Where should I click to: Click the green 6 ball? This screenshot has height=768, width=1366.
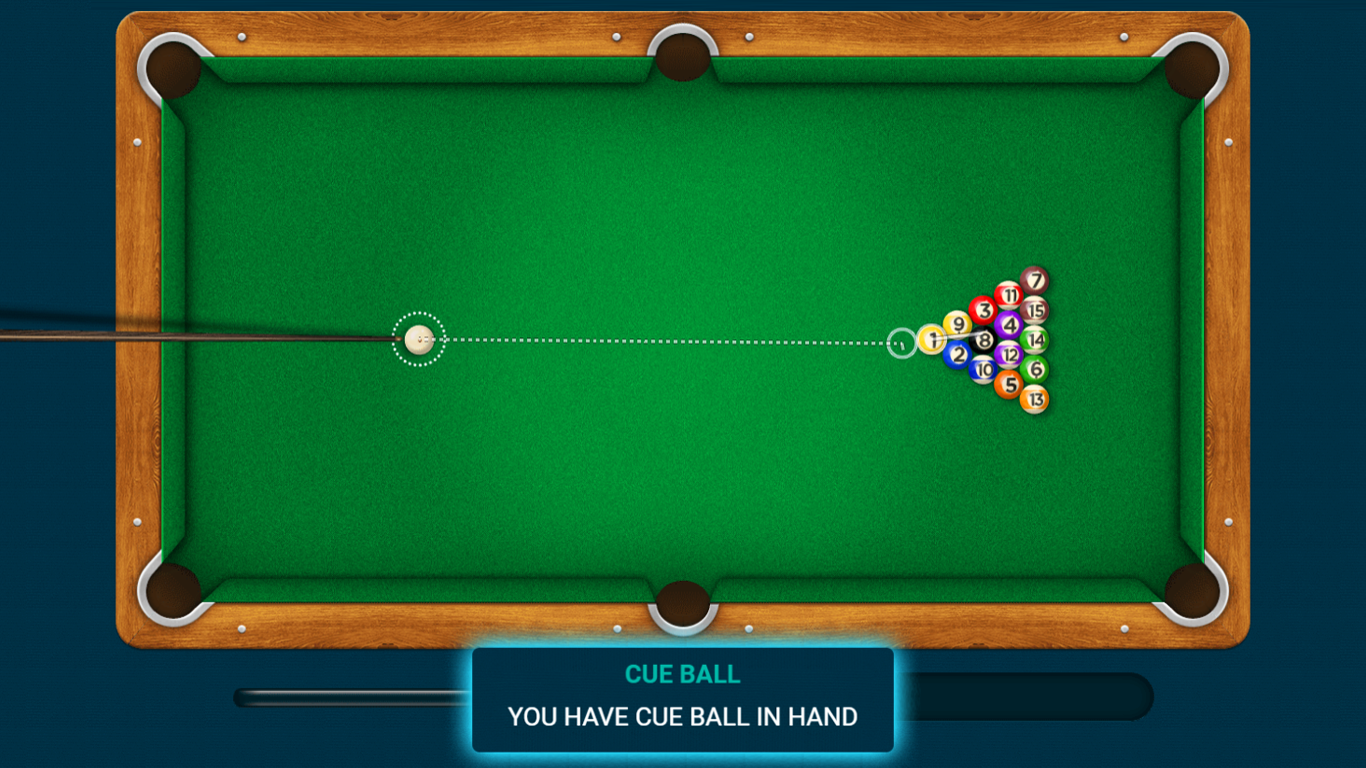(x=1035, y=368)
